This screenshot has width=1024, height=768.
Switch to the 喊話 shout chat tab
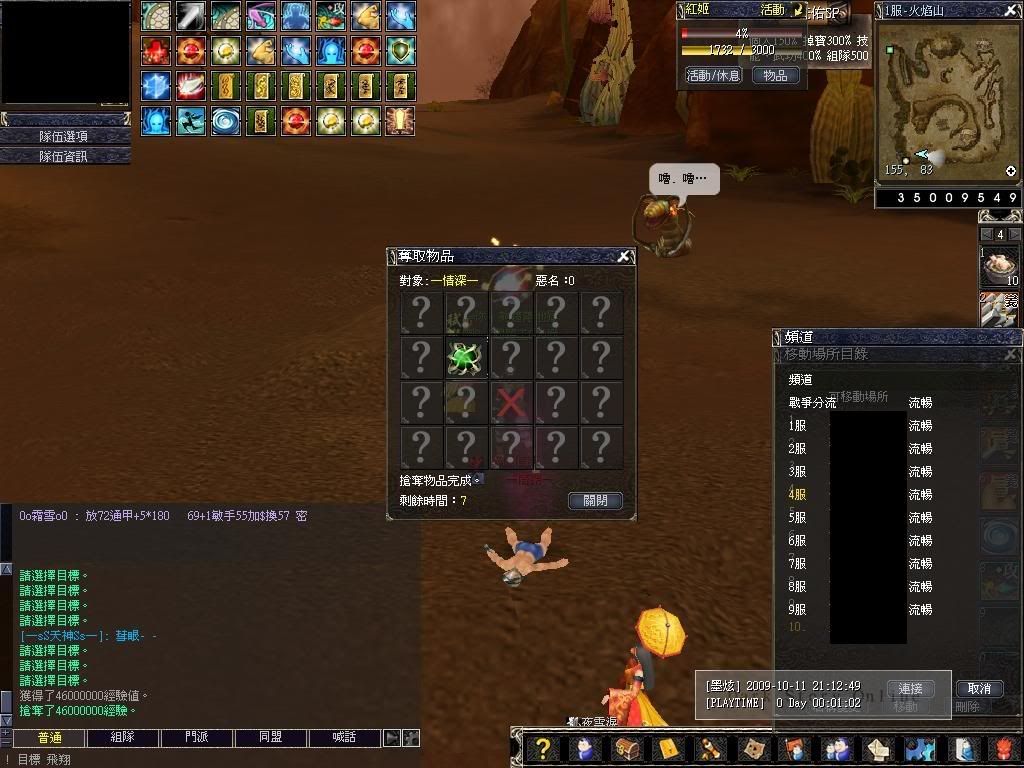(x=345, y=738)
